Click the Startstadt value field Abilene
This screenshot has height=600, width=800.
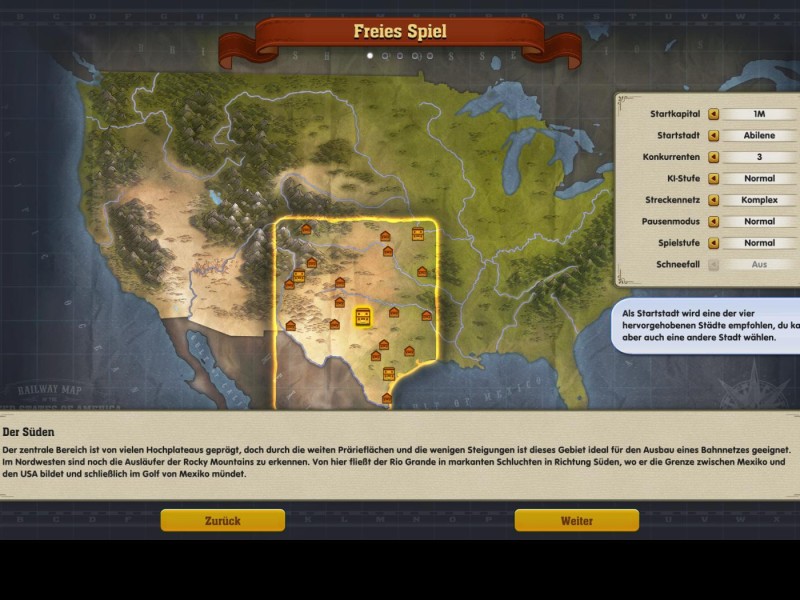pos(759,136)
